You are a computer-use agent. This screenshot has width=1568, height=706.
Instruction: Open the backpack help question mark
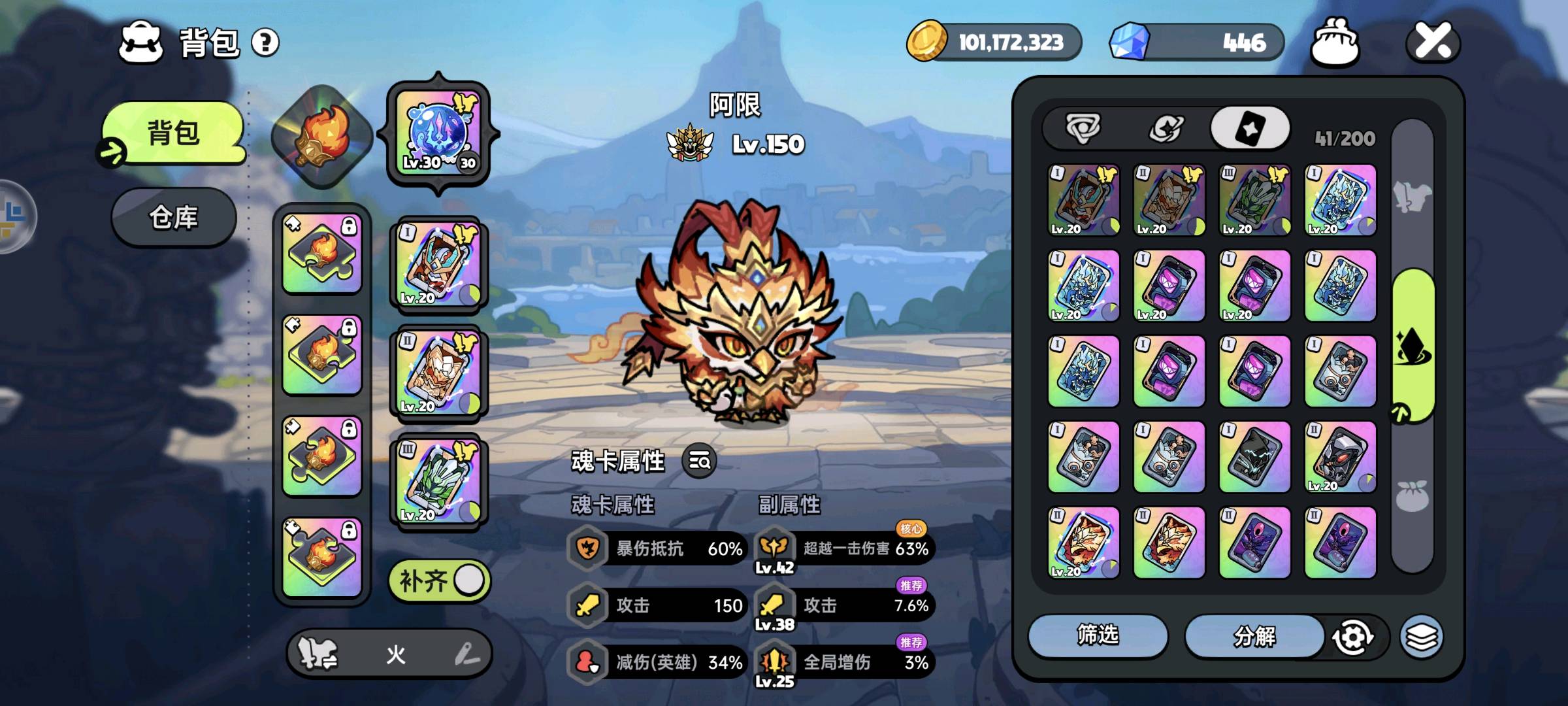tap(265, 43)
